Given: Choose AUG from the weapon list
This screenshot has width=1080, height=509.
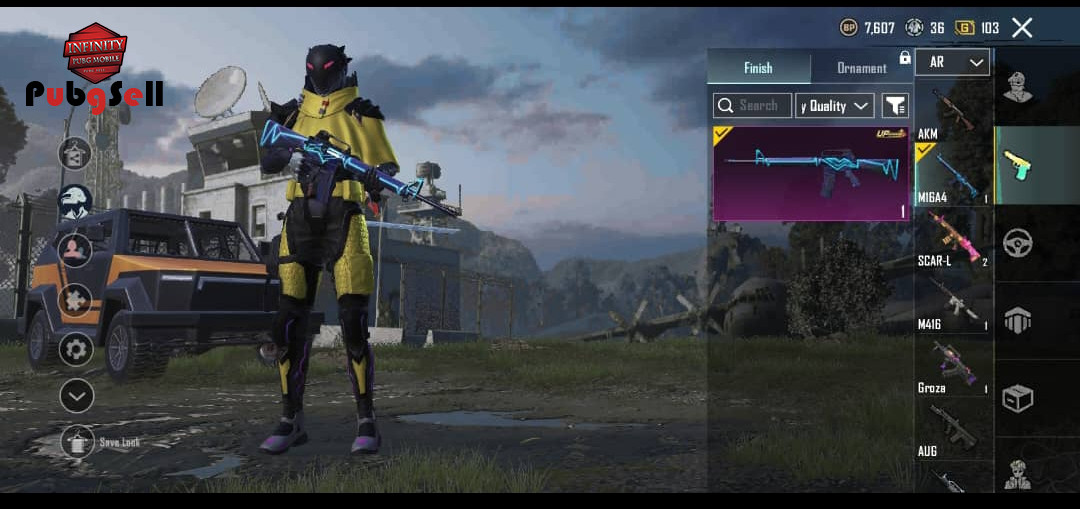Looking at the screenshot, I should point(952,431).
